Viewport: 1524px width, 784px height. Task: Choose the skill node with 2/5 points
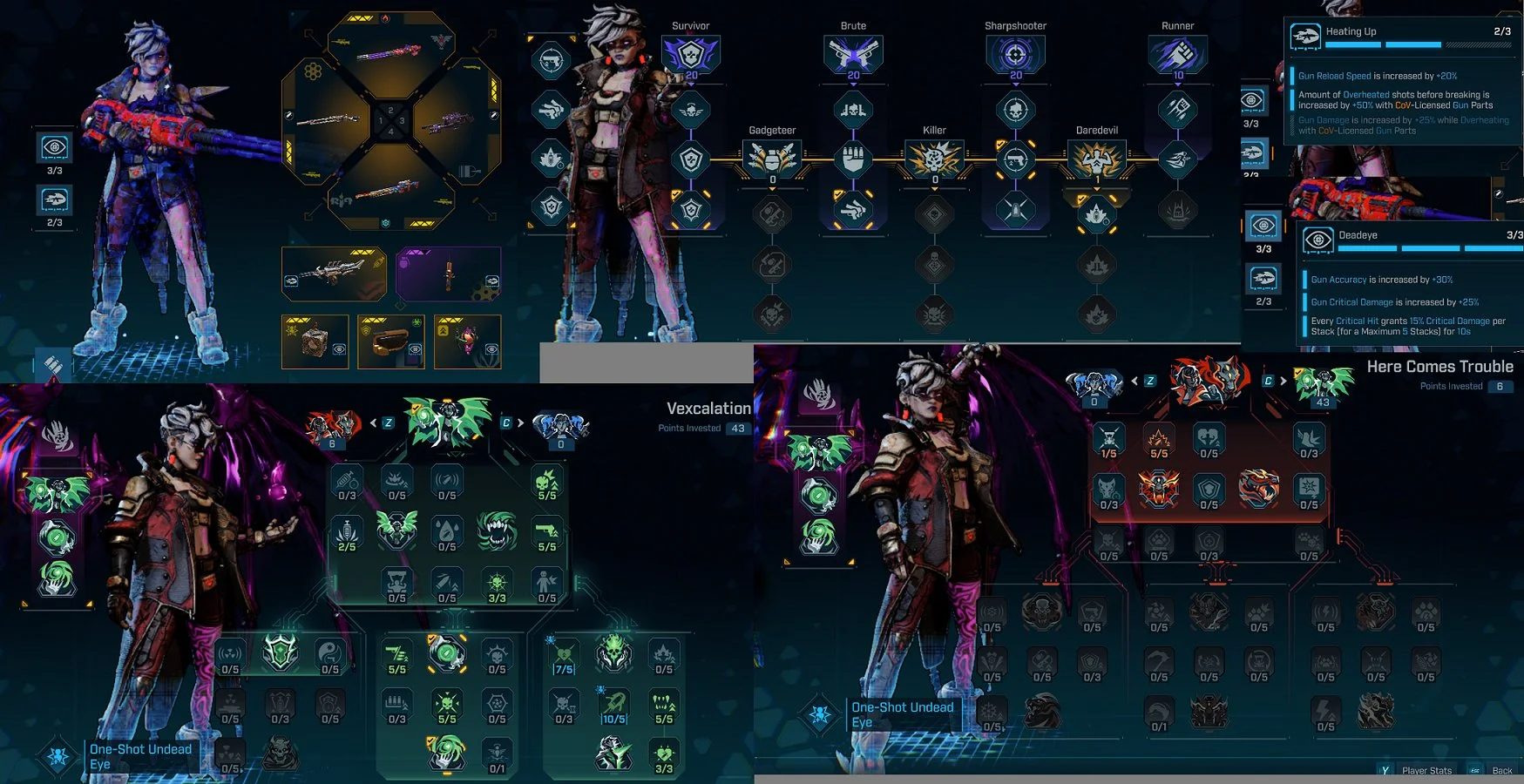tap(347, 531)
